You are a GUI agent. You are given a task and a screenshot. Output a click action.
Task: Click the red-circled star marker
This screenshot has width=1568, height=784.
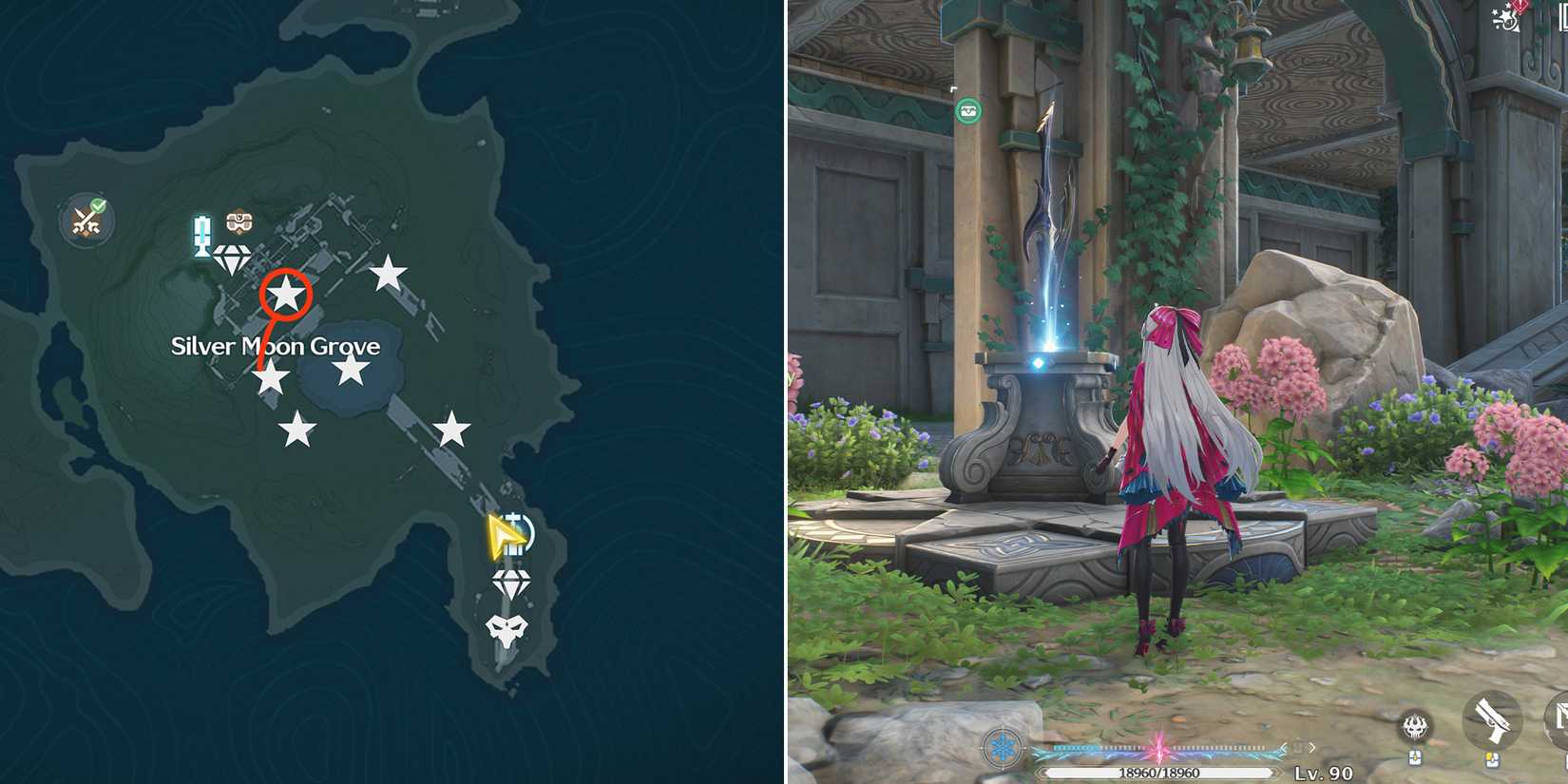286,295
